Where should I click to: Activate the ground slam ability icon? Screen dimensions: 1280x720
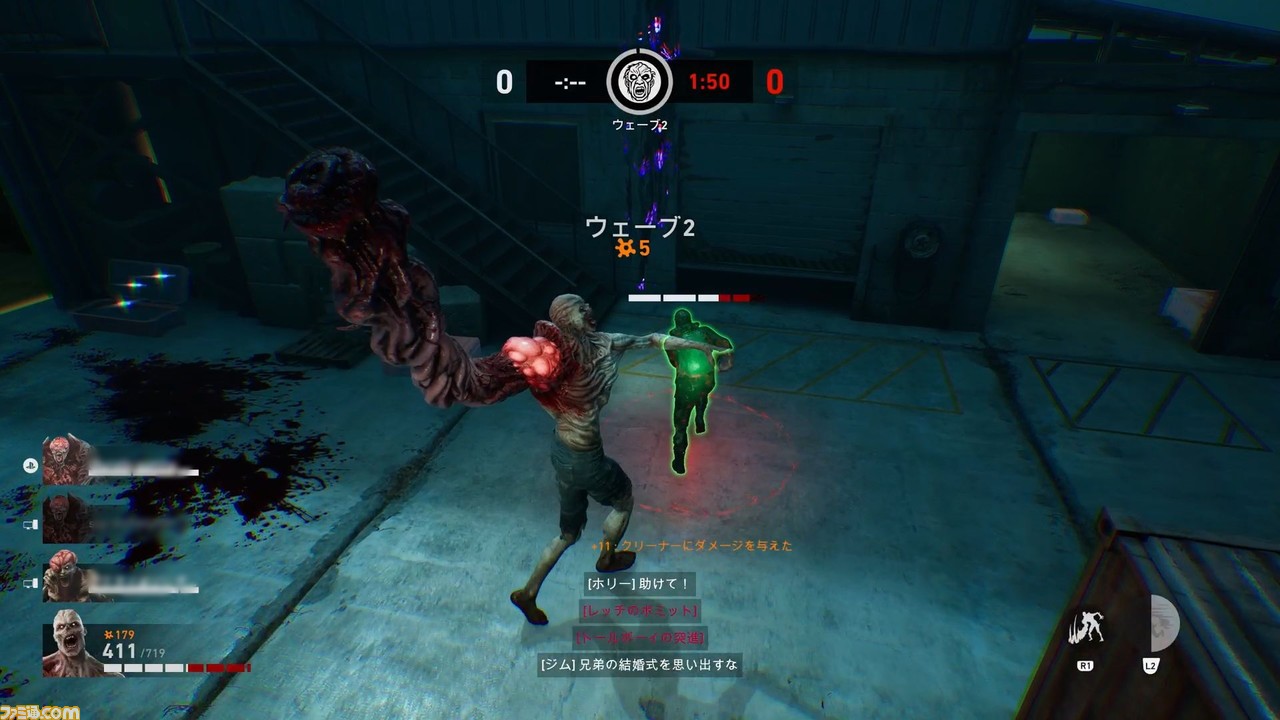tap(1086, 628)
